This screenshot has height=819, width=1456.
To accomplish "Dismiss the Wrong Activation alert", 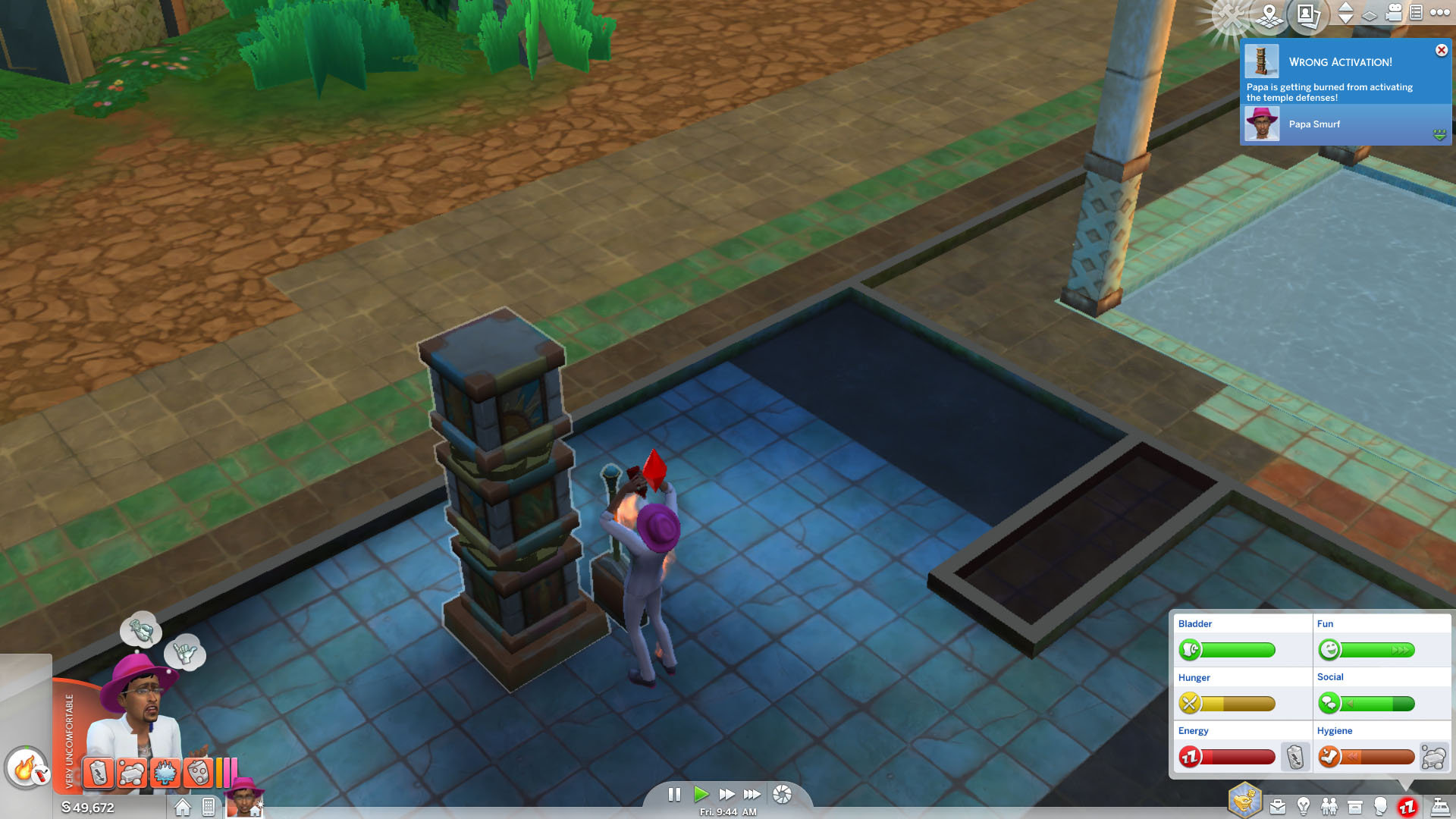I will coord(1441,50).
